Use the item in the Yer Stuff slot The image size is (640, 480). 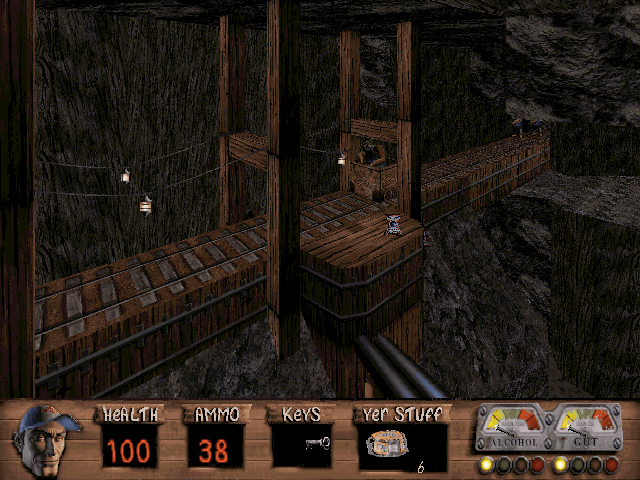(x=388, y=445)
